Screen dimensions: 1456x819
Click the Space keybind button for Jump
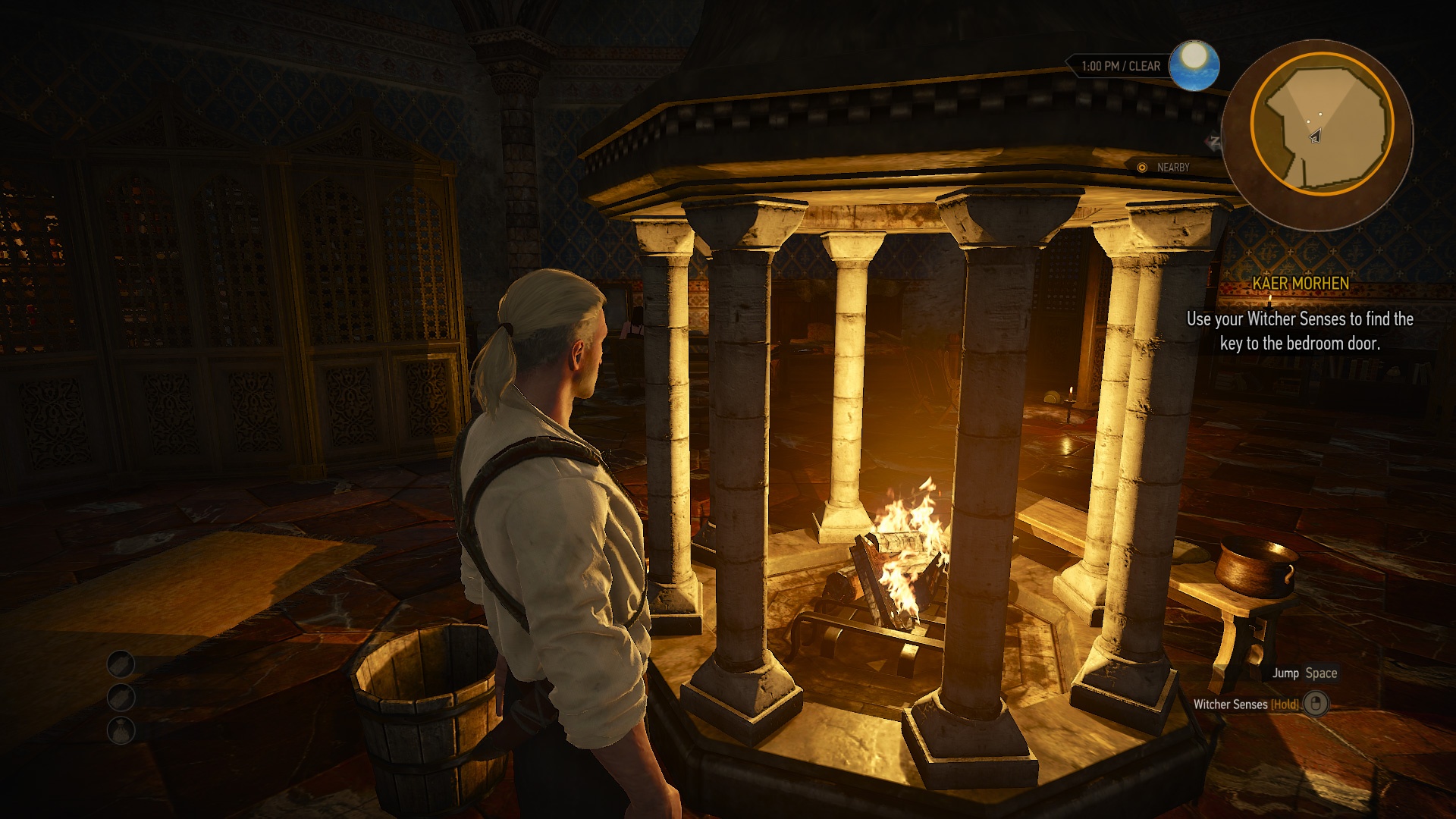tap(1321, 673)
